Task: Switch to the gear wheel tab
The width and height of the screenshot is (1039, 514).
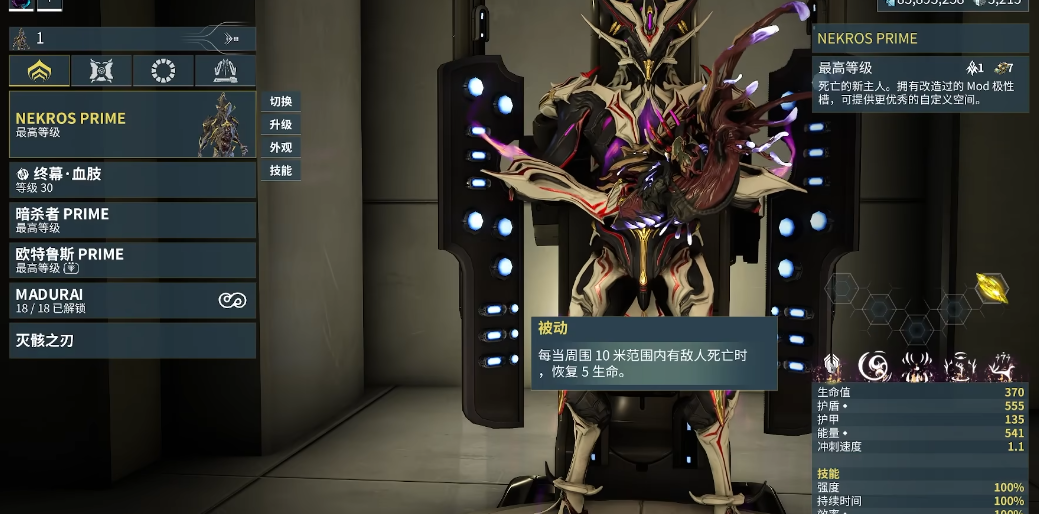Action: pyautogui.click(x=163, y=71)
